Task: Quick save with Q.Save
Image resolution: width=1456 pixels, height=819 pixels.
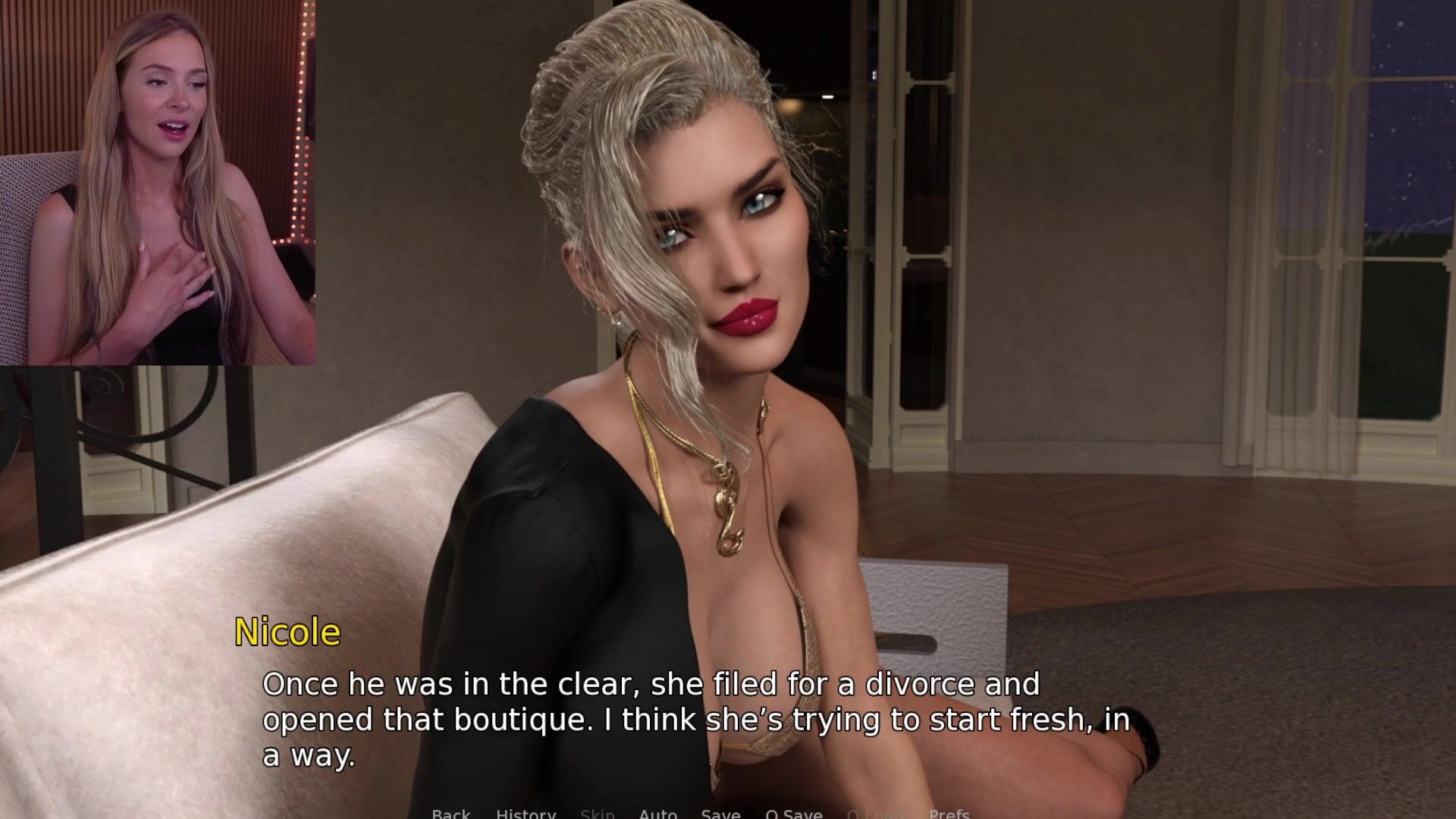Action: (x=793, y=814)
